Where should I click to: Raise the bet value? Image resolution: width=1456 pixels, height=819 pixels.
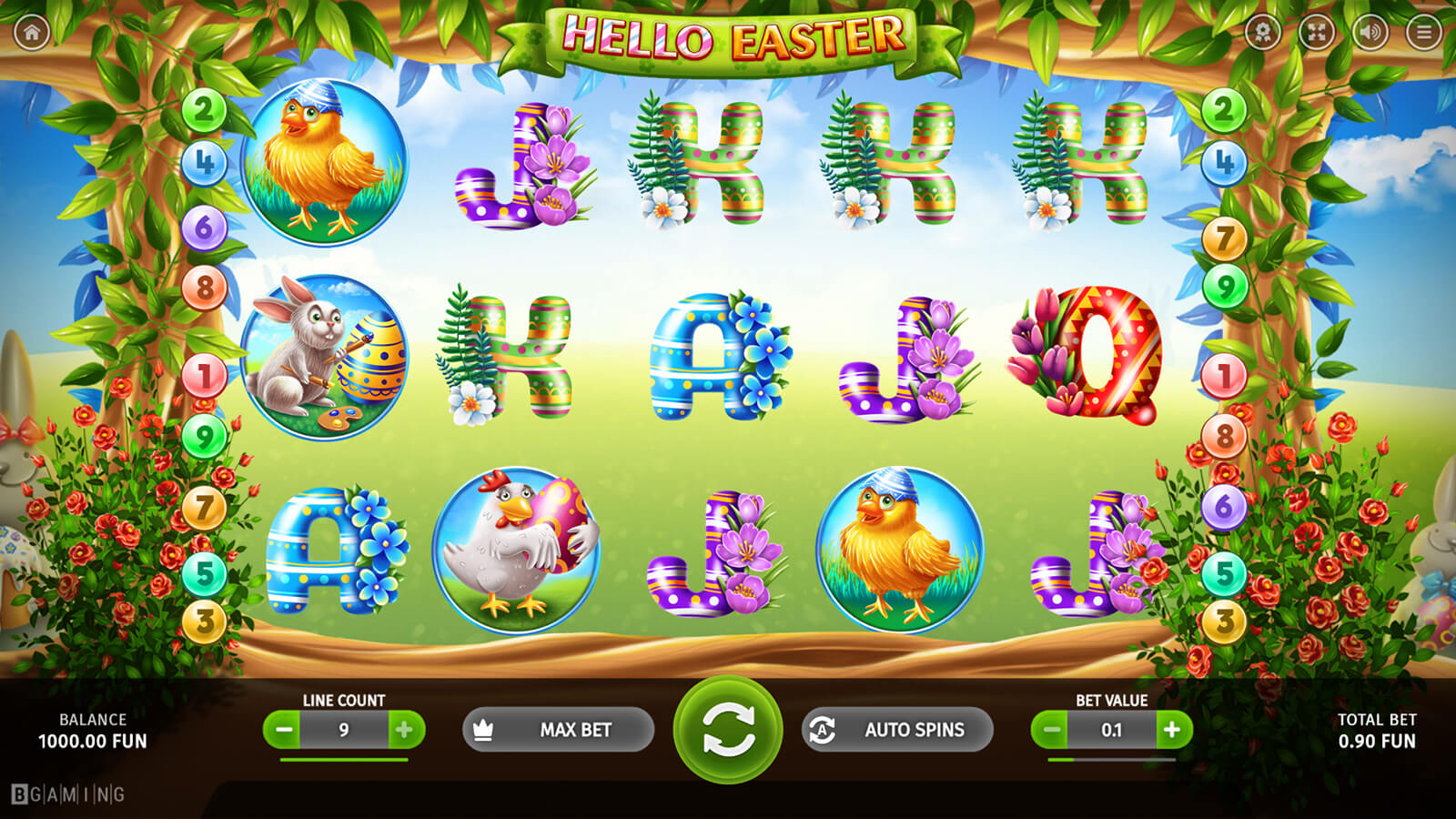[1172, 730]
